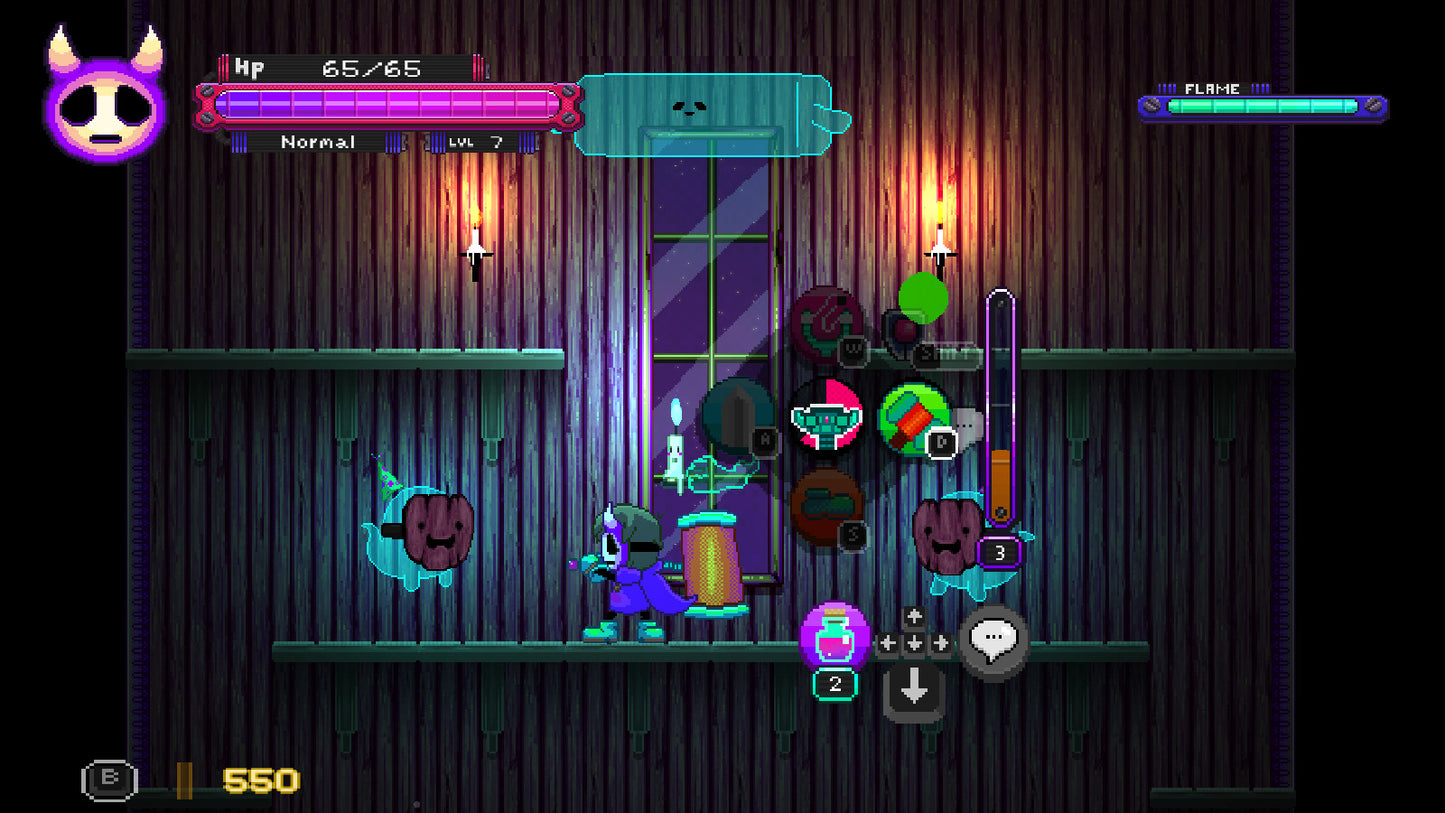Click the 3 counter badge on the purple gauge
1445x813 pixels.
(997, 550)
